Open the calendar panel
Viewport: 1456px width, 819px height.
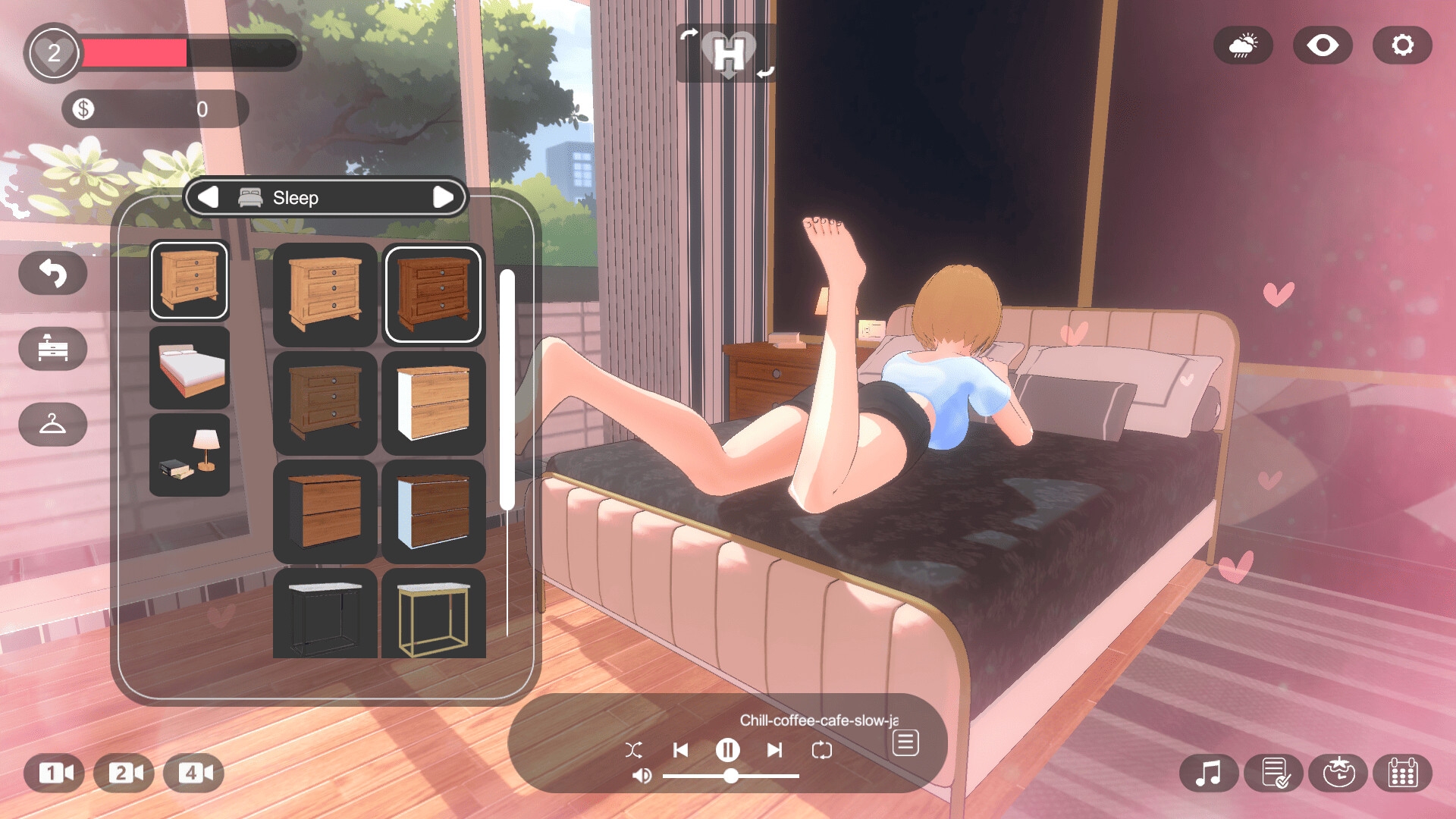[1402, 773]
